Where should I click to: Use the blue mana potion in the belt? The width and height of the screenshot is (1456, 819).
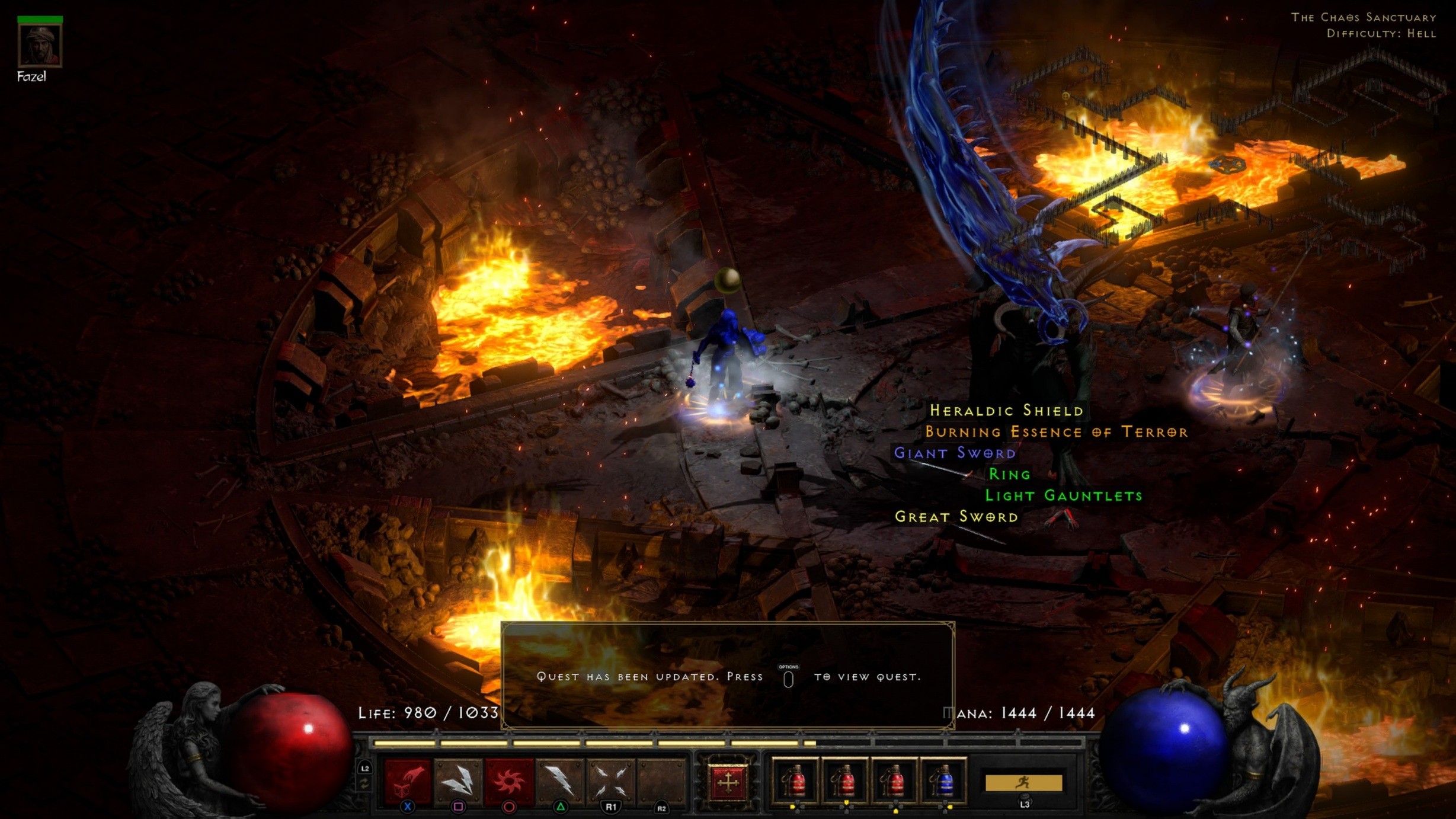click(x=946, y=782)
